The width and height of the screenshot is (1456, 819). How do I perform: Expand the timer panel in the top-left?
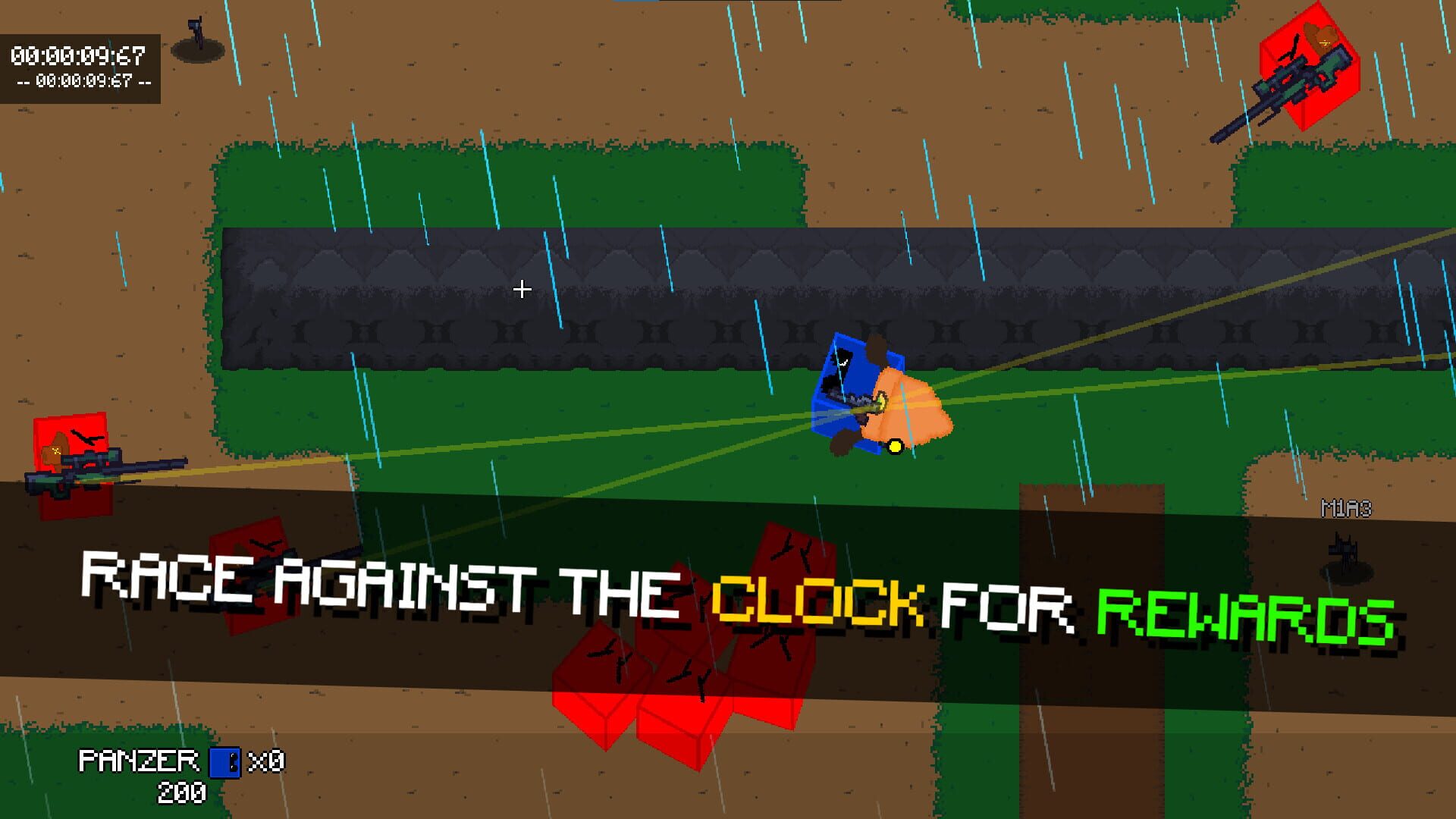tap(80, 64)
